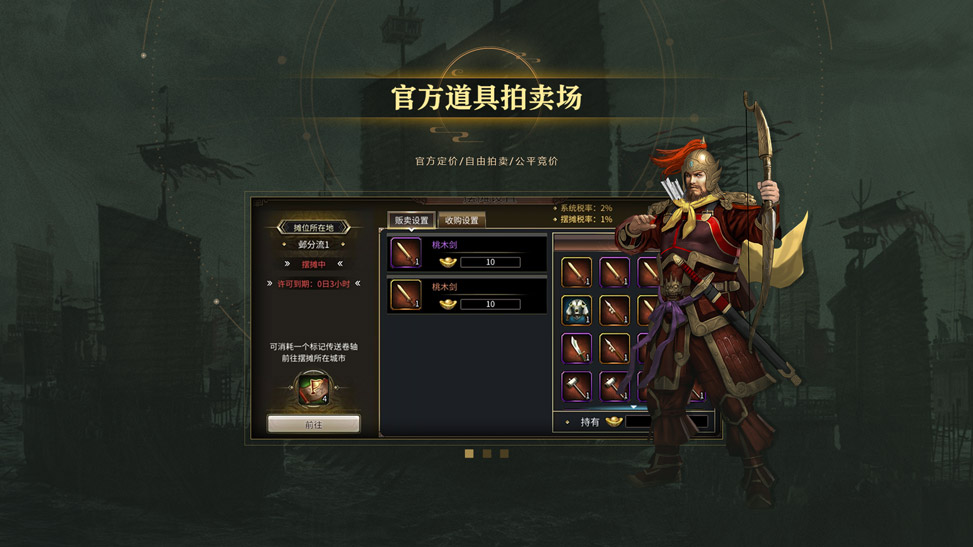Screen dimensions: 973x547
Task: Jump to the last carousel slide dot
Action: 504,454
